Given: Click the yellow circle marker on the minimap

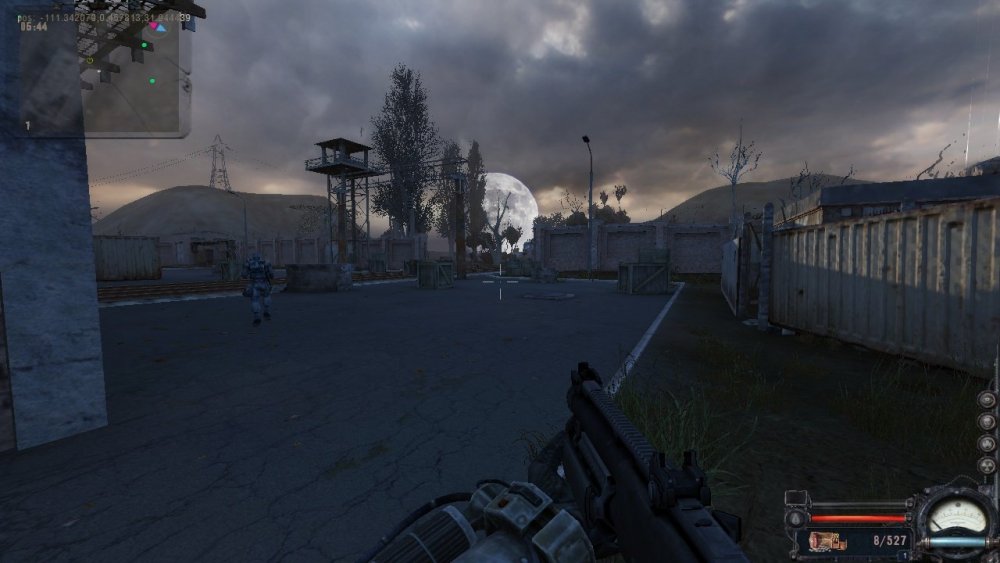Looking at the screenshot, I should pyautogui.click(x=89, y=60).
